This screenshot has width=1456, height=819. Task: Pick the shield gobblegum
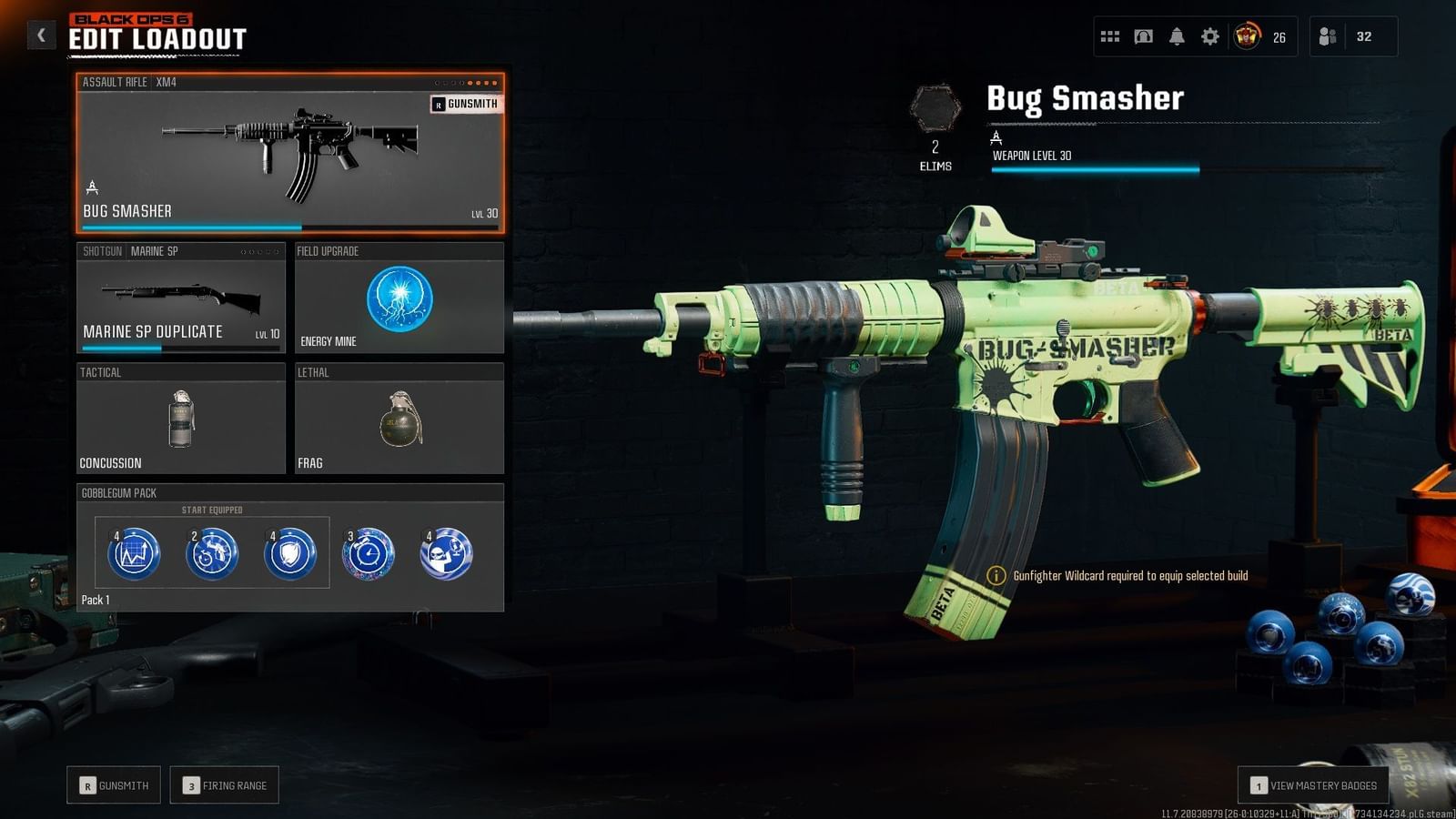pyautogui.click(x=290, y=553)
